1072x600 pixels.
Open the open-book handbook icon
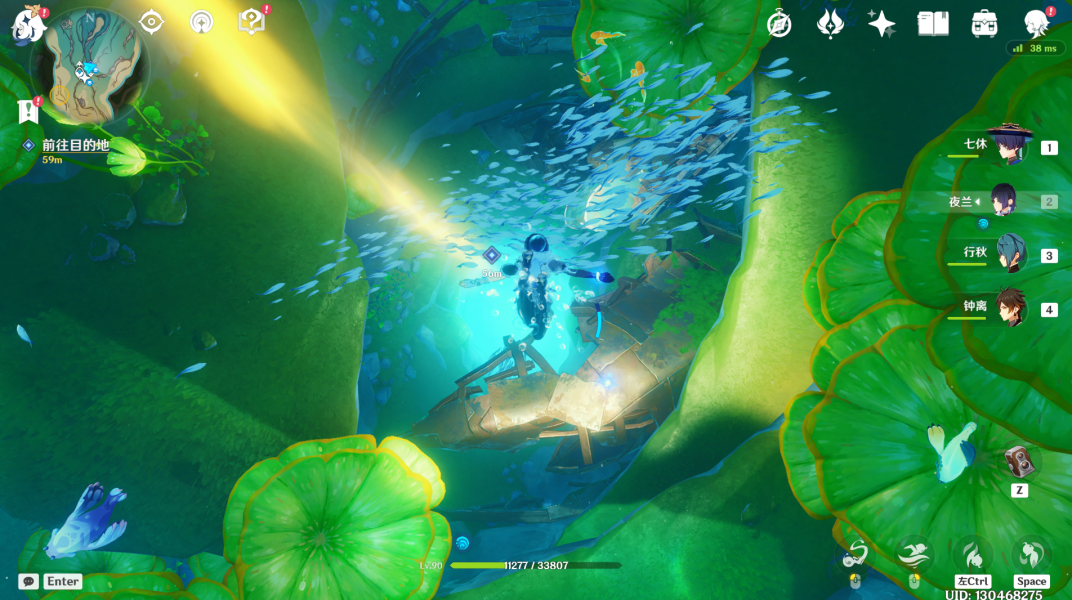(x=933, y=24)
